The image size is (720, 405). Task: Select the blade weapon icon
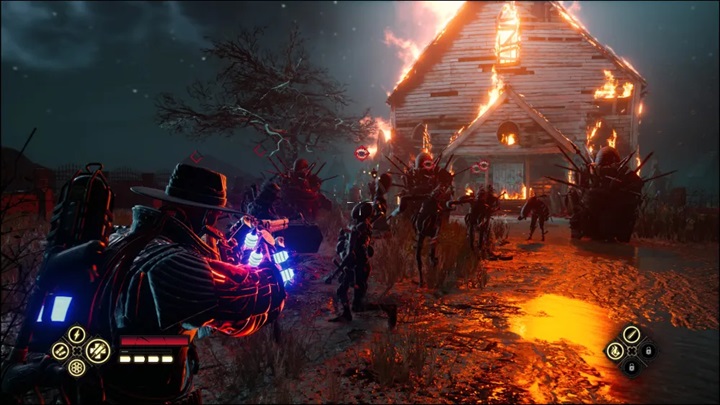631,334
